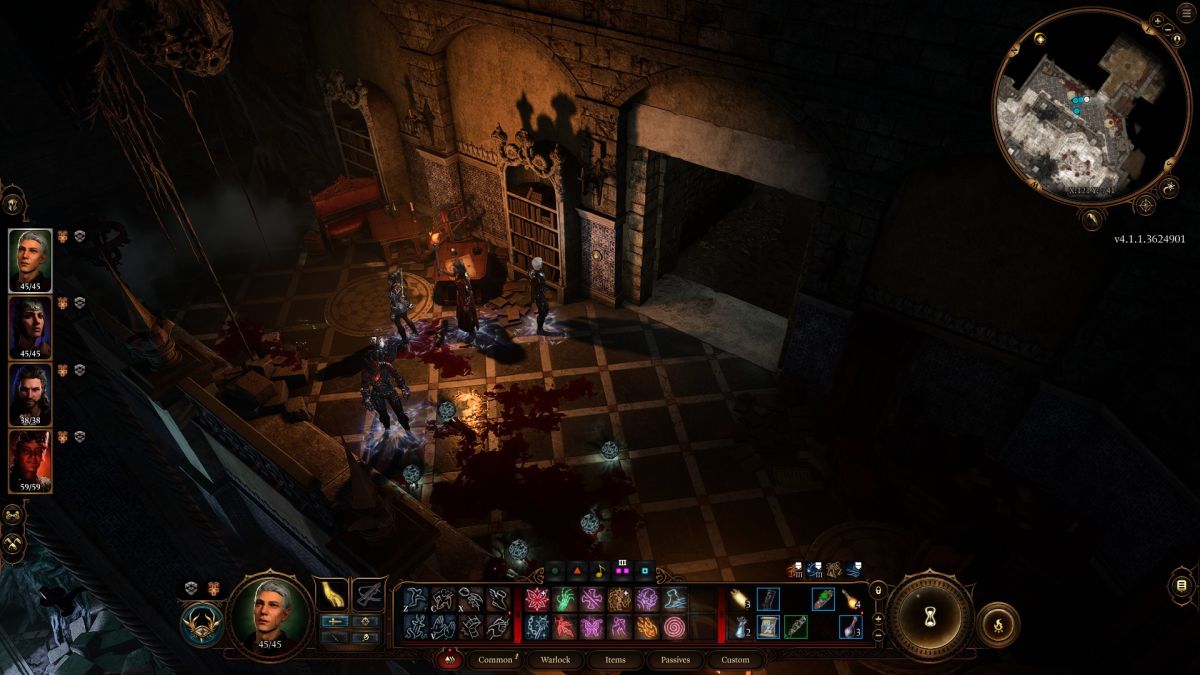Switch to the Common hotbar tab
The height and width of the screenshot is (675, 1200).
495,660
